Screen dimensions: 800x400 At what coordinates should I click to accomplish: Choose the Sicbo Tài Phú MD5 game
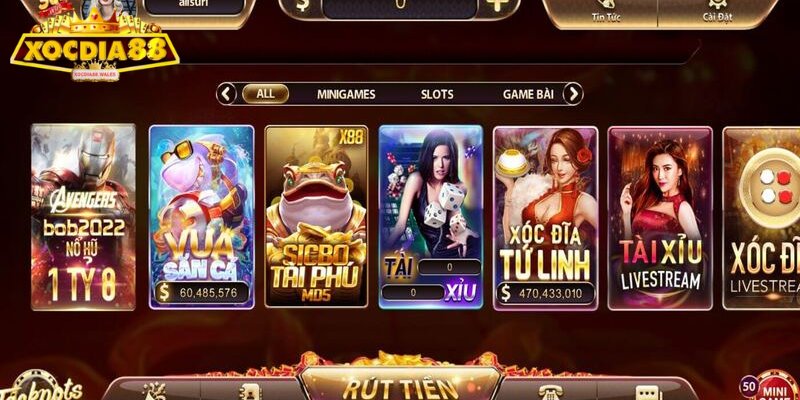pyautogui.click(x=316, y=216)
